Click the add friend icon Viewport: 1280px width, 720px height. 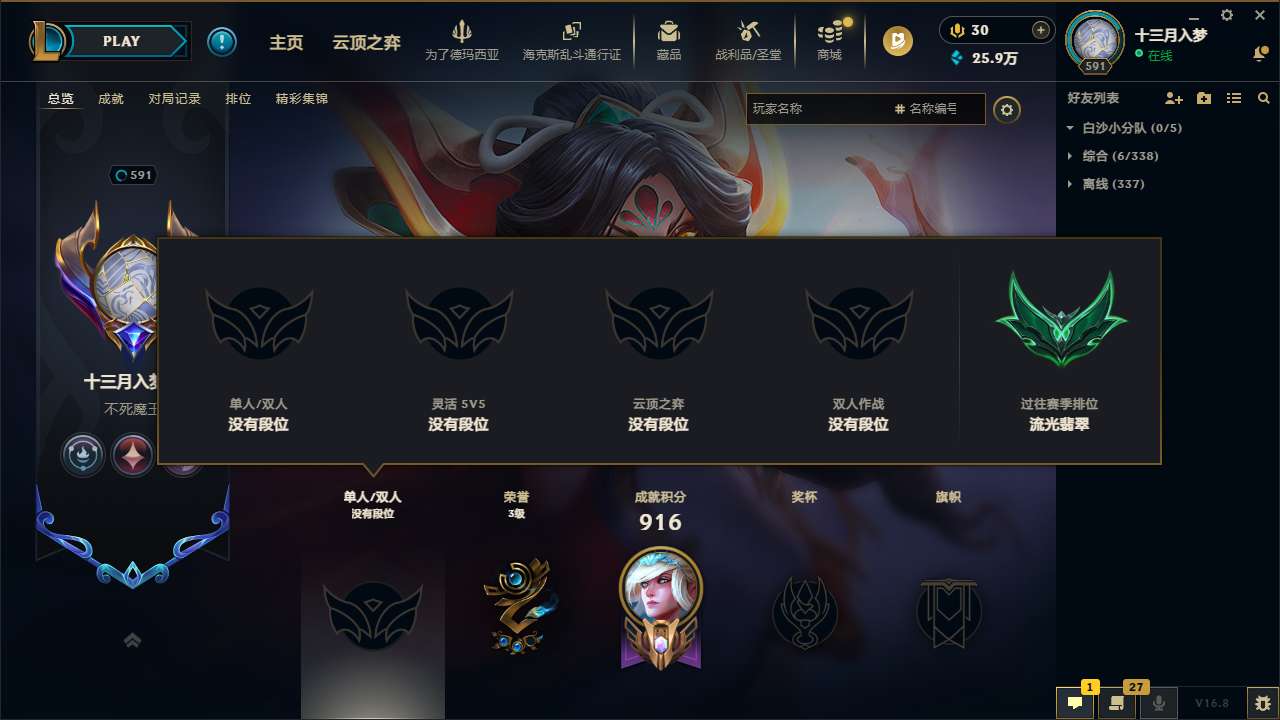(1172, 97)
